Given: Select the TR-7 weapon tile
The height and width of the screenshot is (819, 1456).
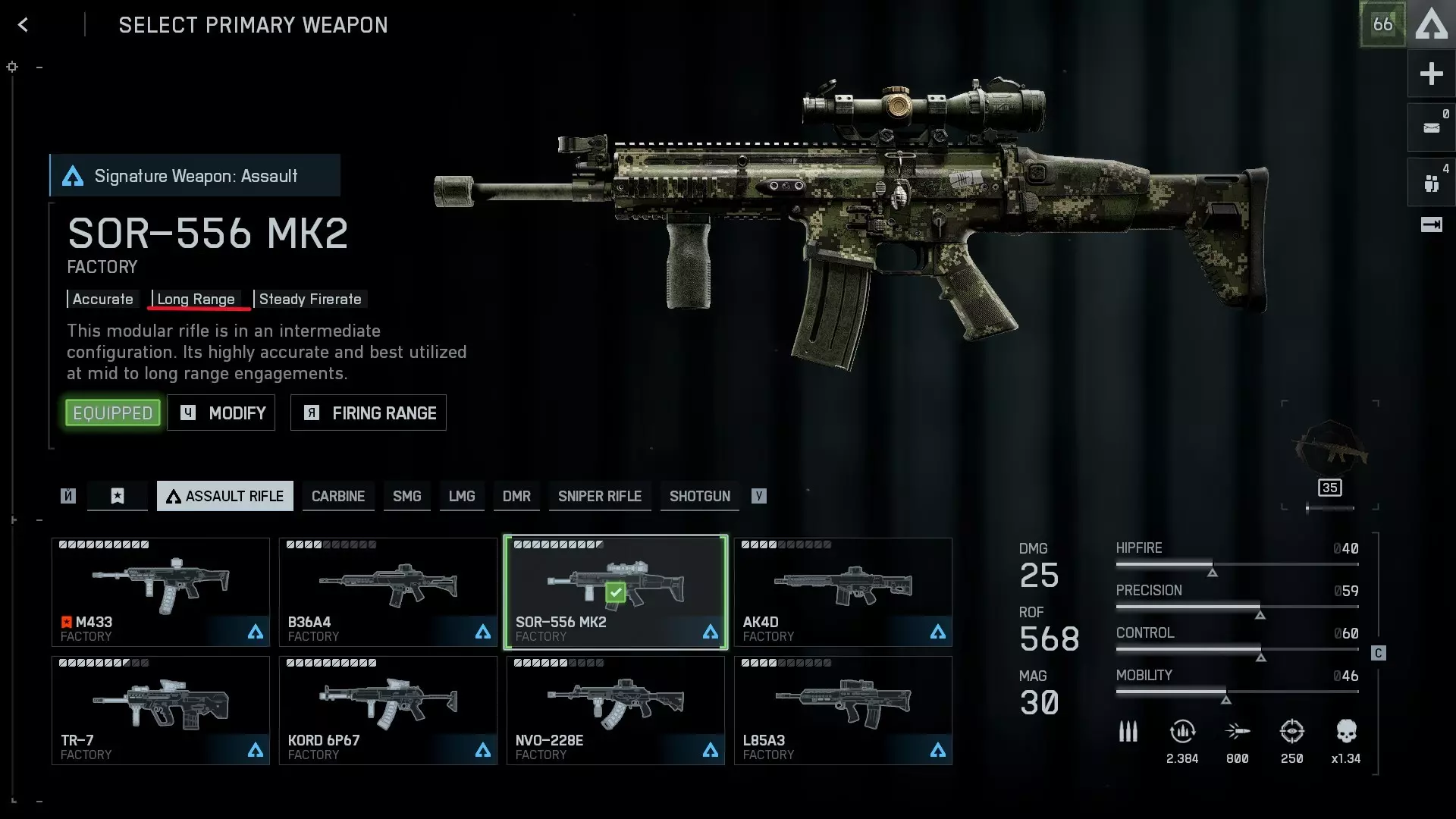Looking at the screenshot, I should click(x=161, y=711).
